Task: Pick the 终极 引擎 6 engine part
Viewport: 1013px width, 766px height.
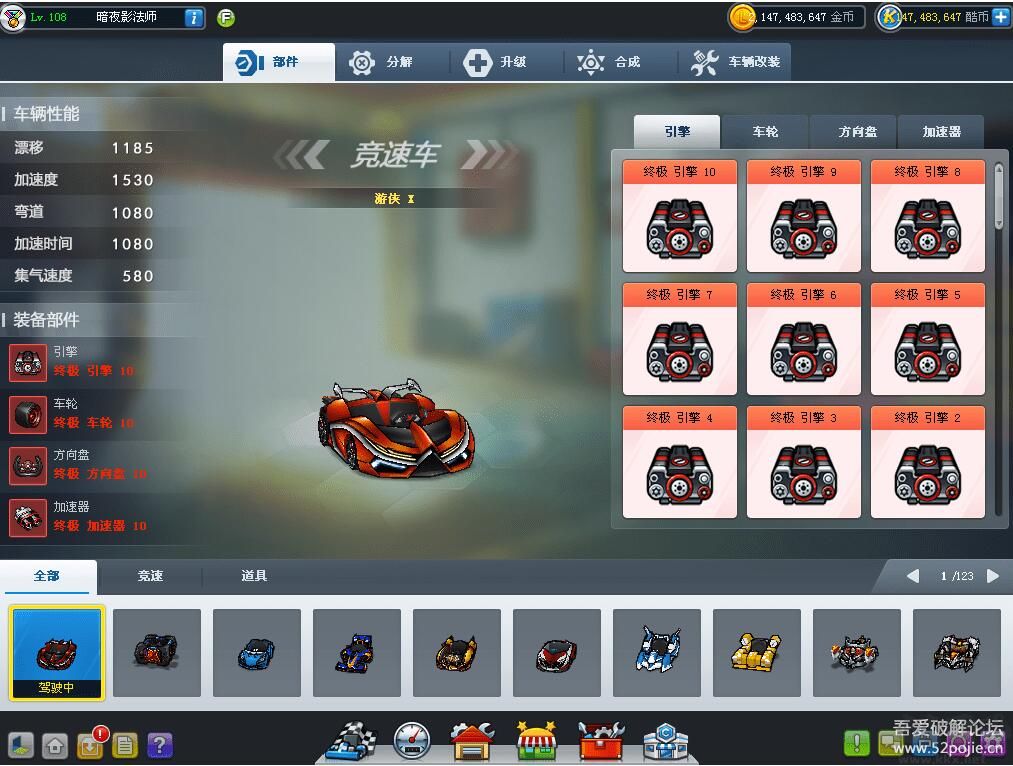Action: pos(804,339)
